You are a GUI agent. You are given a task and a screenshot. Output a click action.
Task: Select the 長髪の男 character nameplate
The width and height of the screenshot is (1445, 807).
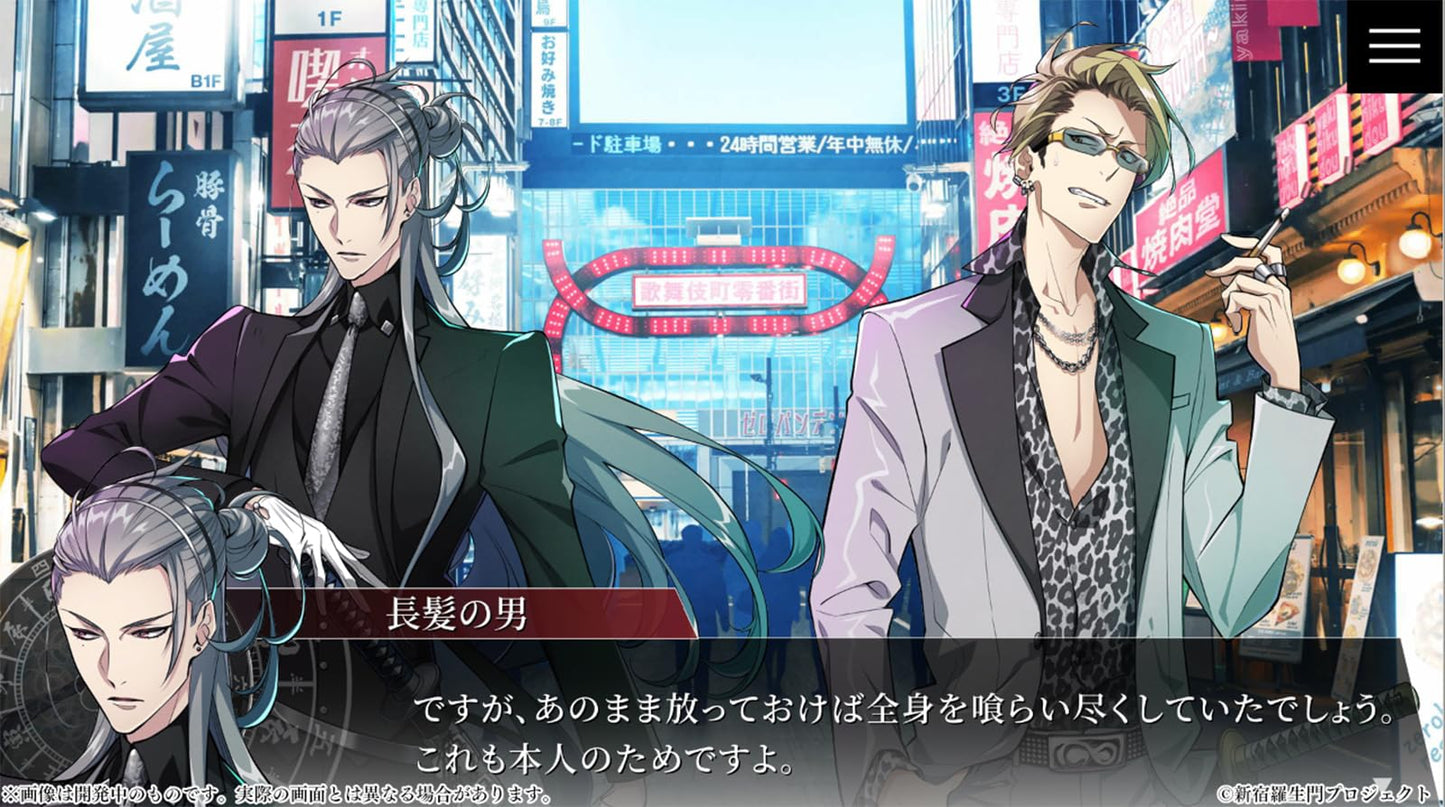(460, 613)
